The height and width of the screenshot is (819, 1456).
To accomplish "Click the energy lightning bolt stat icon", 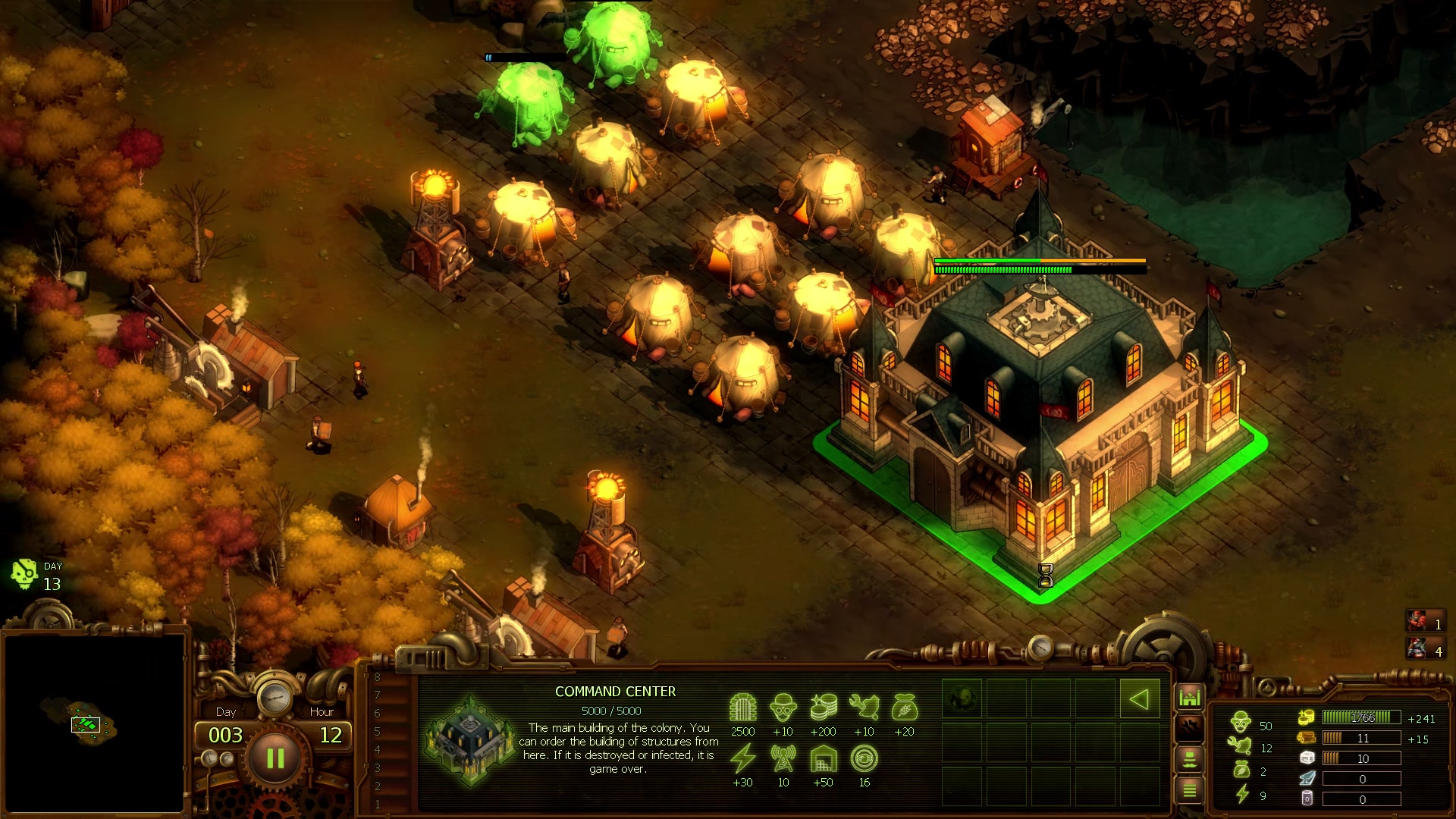I will click(745, 757).
